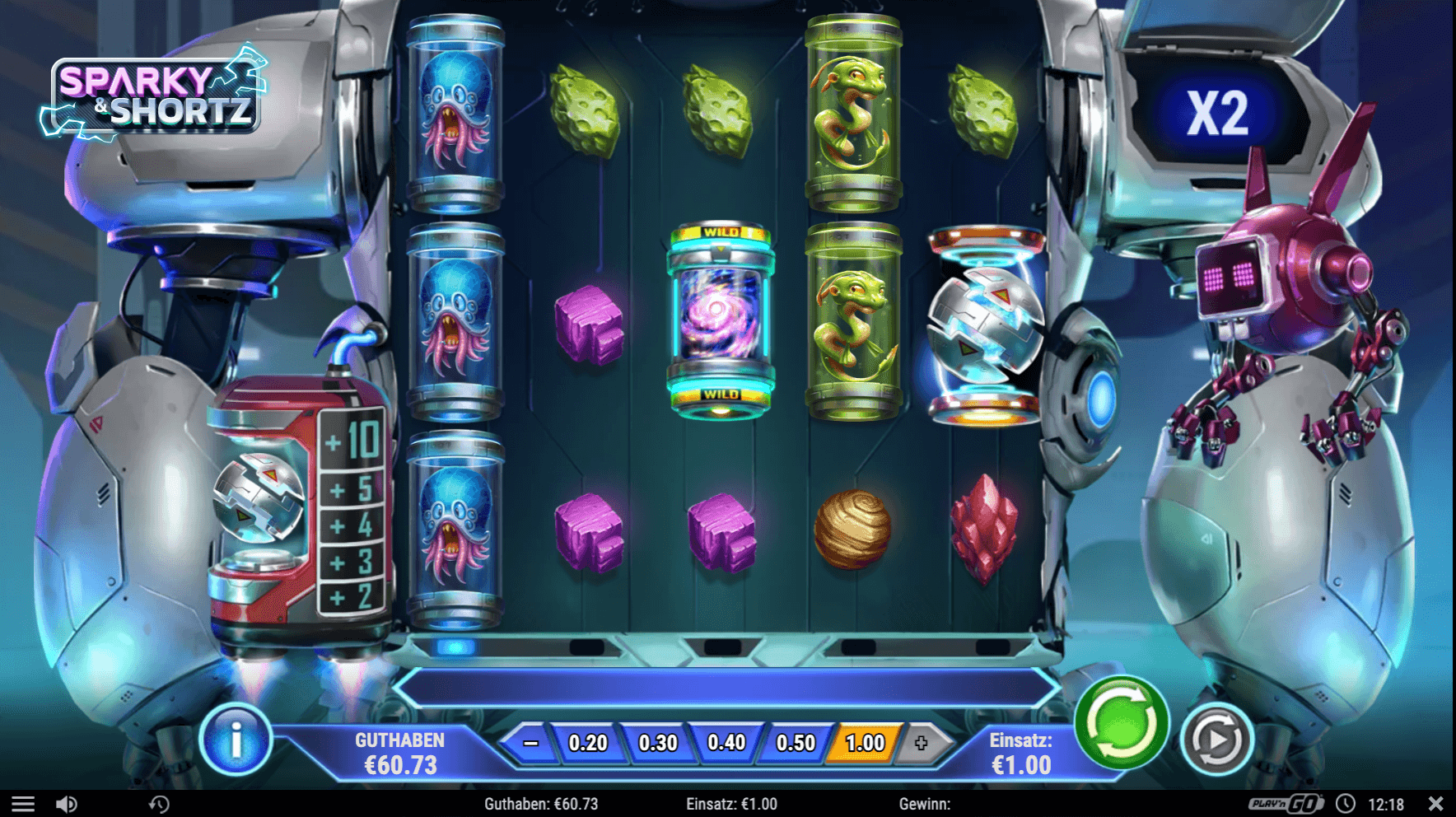Choose the 0.30 bet amount
Screen dimensions: 1456x817
coord(657,743)
